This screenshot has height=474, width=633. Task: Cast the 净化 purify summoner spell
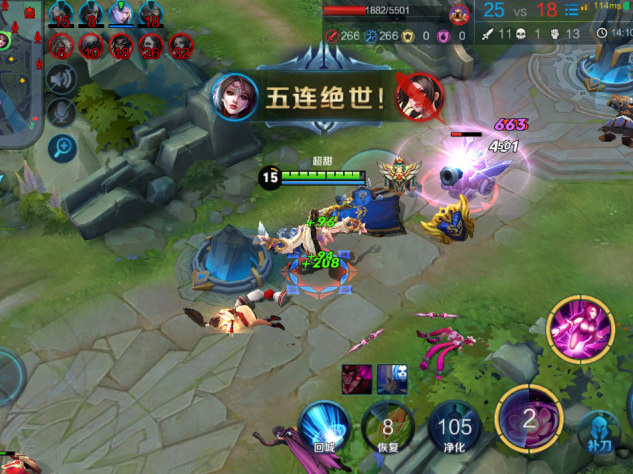tap(453, 427)
